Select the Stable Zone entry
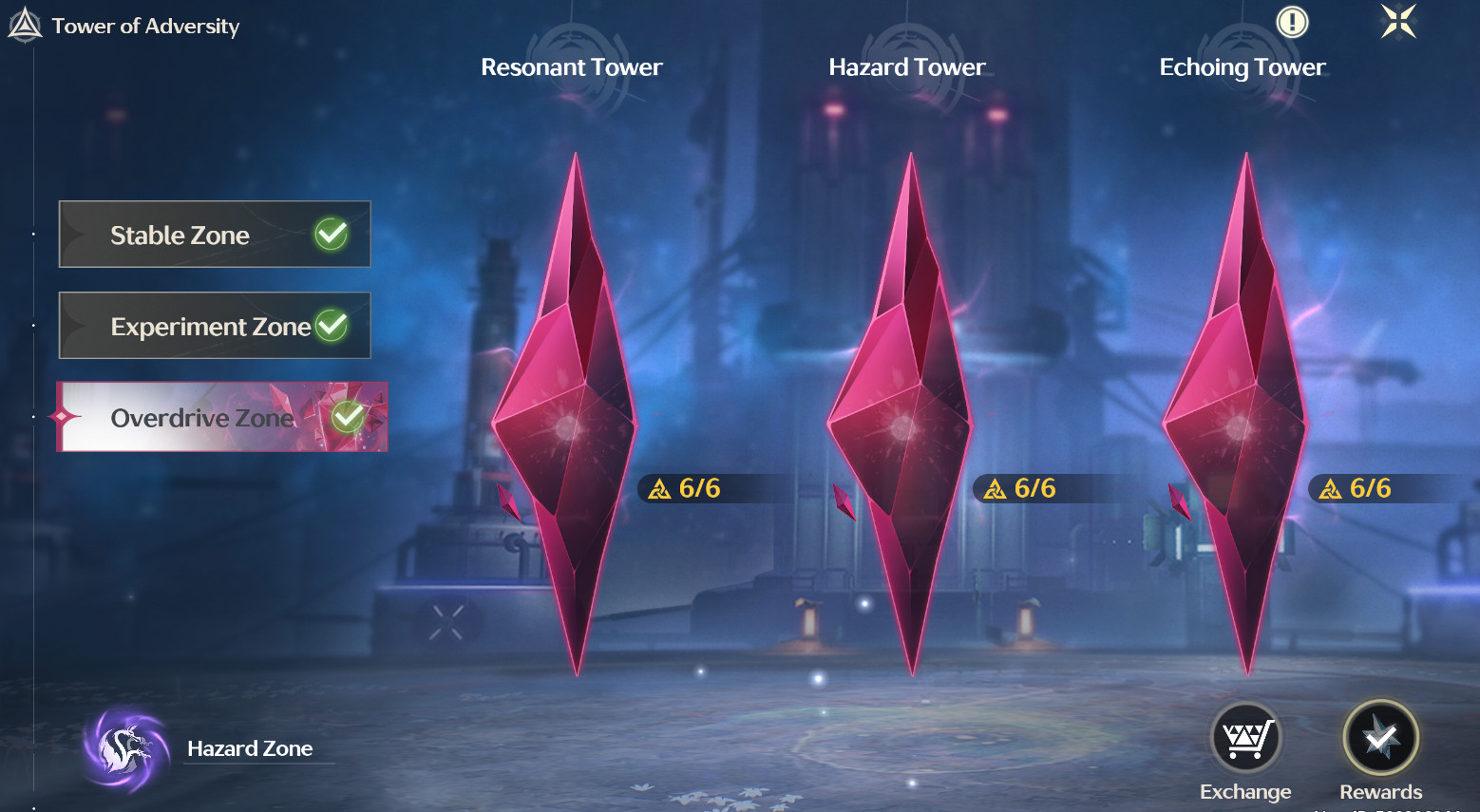Viewport: 1480px width, 812px height. [x=215, y=235]
